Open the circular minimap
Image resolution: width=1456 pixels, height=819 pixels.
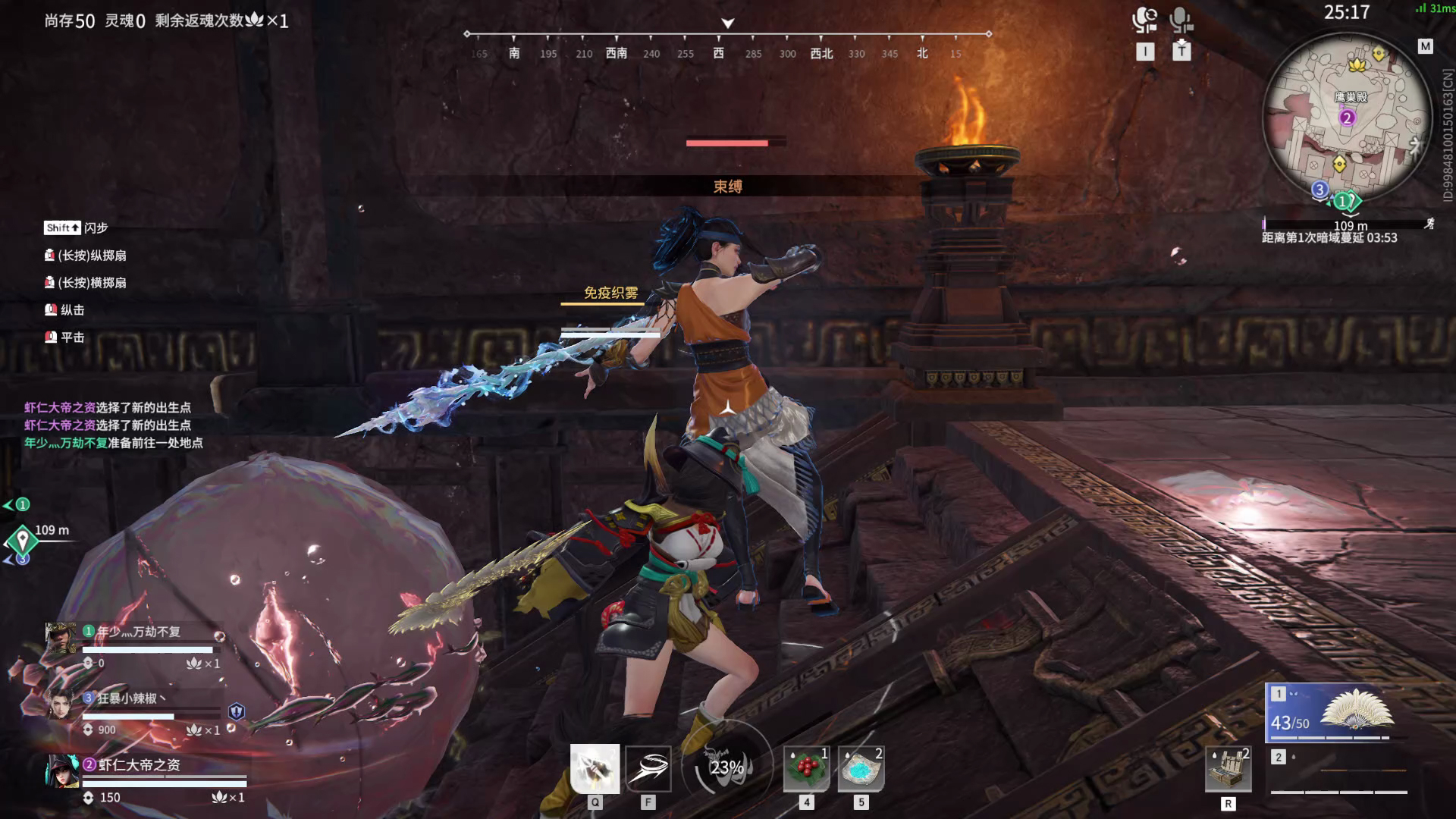pyautogui.click(x=1347, y=118)
